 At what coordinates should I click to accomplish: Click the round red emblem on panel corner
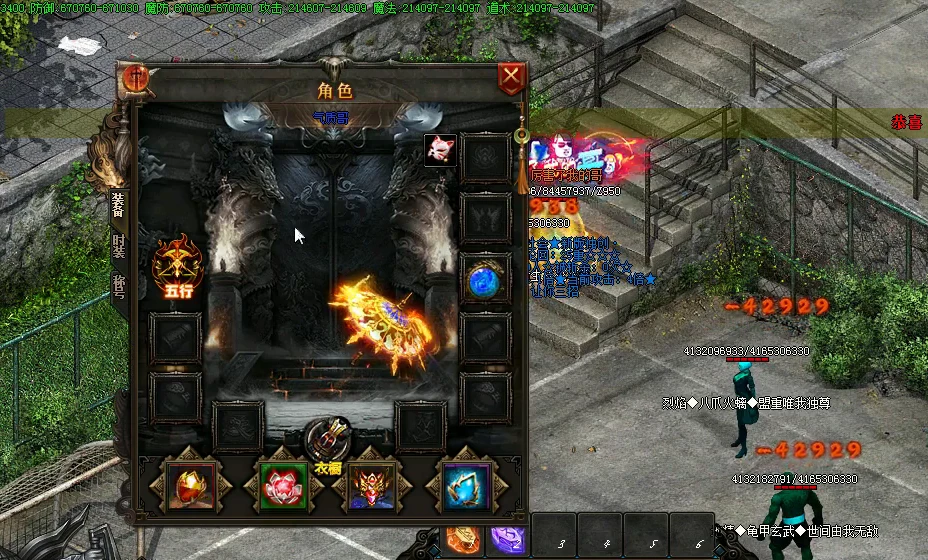(136, 79)
